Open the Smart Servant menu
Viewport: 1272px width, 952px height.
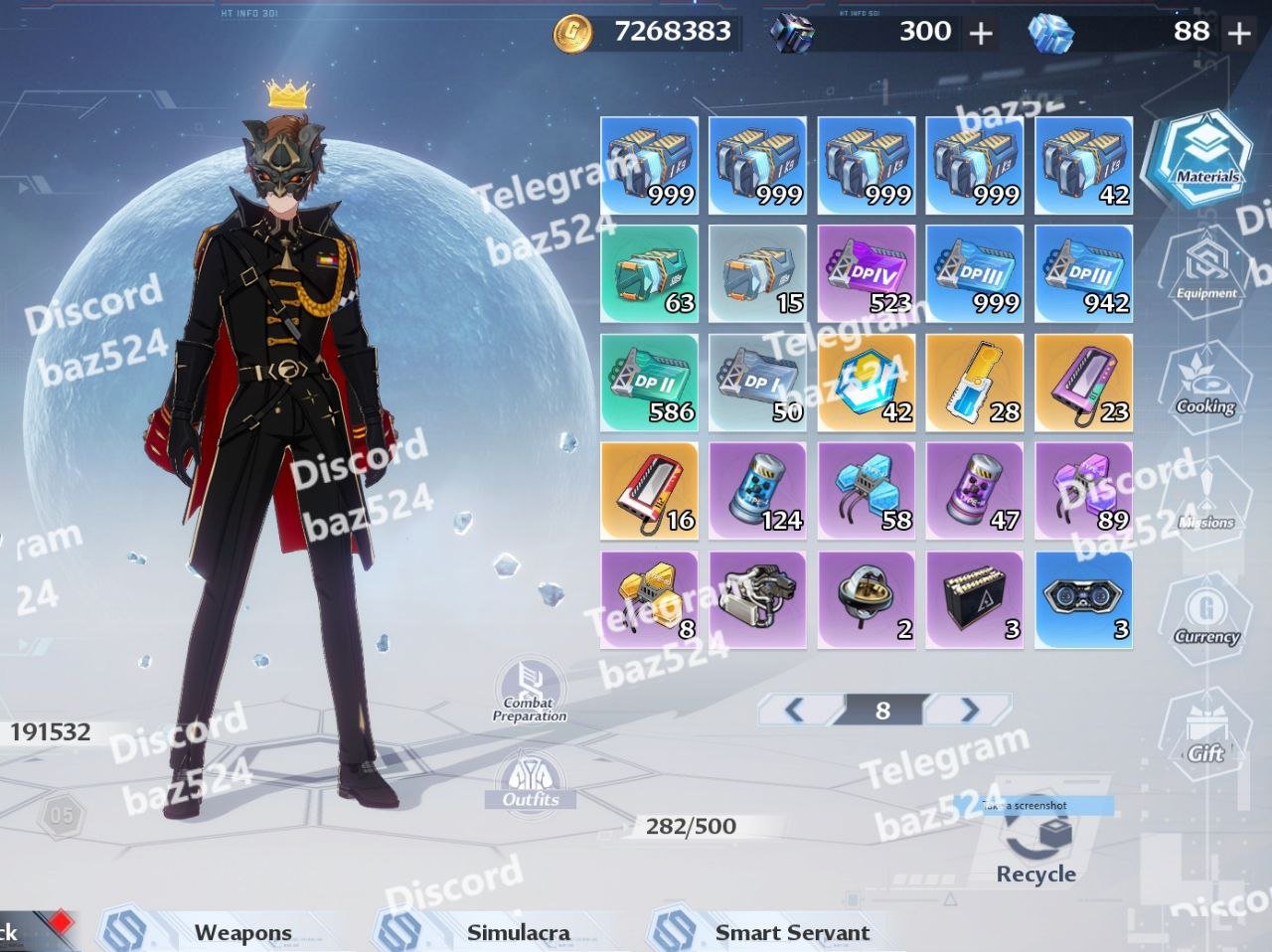coord(791,932)
